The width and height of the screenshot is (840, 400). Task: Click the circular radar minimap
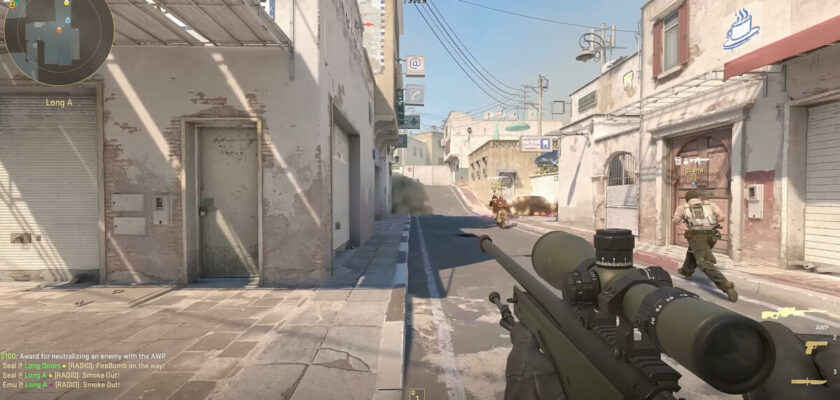[58, 40]
